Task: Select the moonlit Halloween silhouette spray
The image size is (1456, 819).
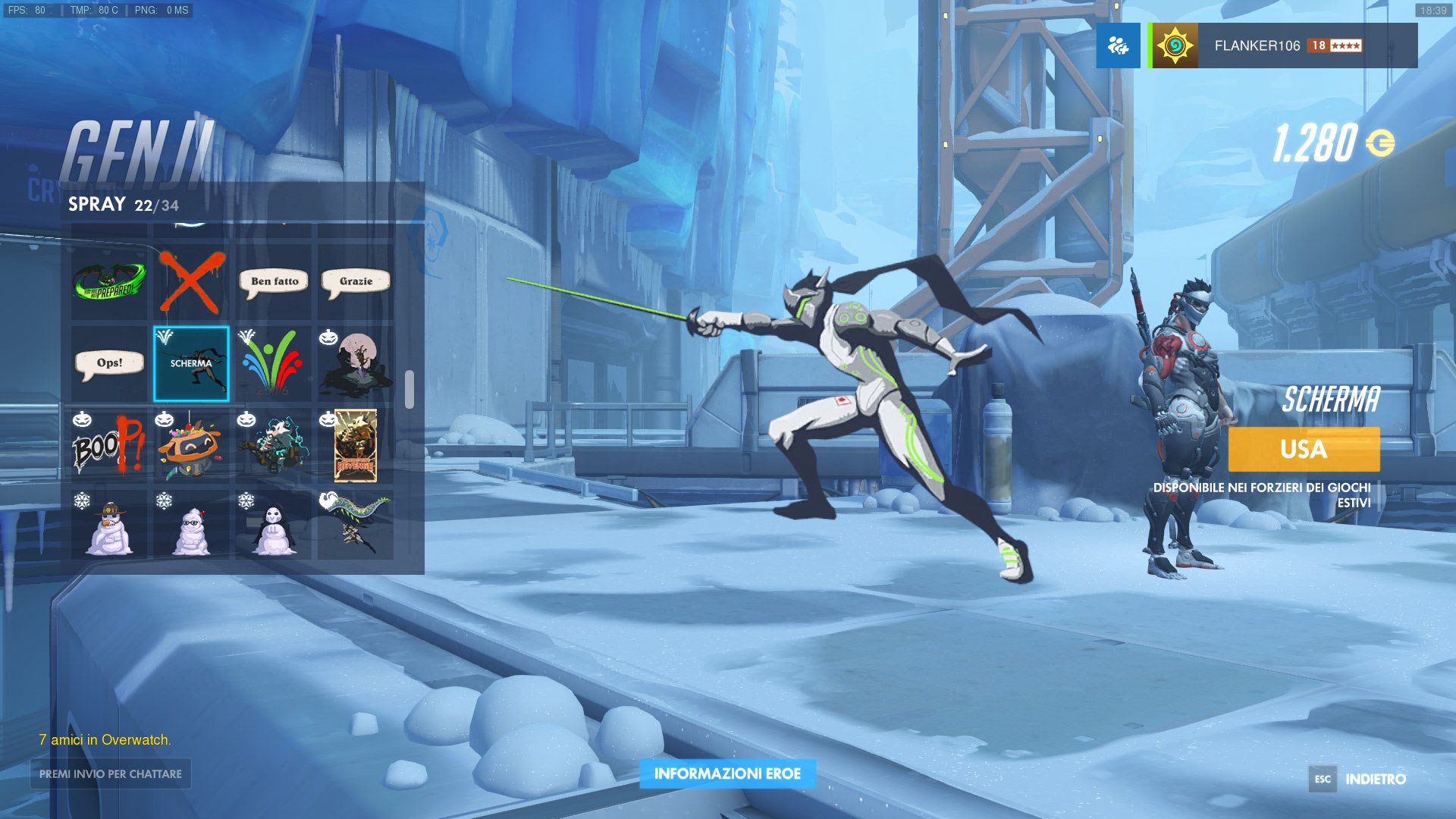Action: [x=356, y=364]
